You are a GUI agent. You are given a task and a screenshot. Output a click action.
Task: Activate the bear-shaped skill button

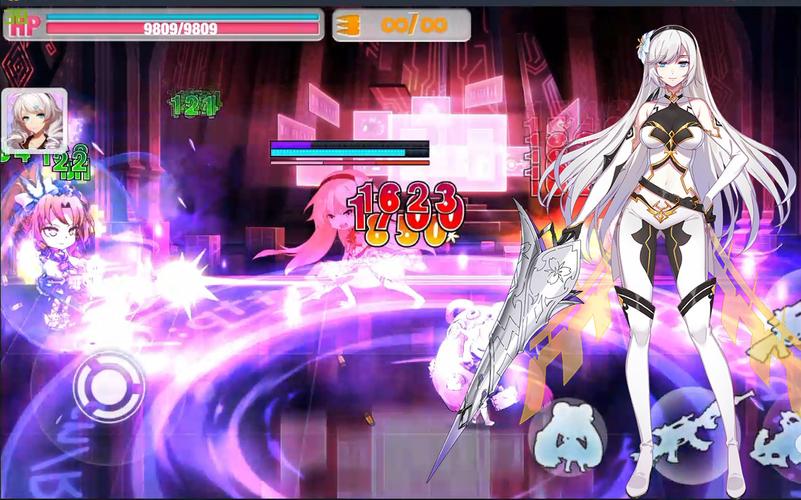tap(568, 436)
